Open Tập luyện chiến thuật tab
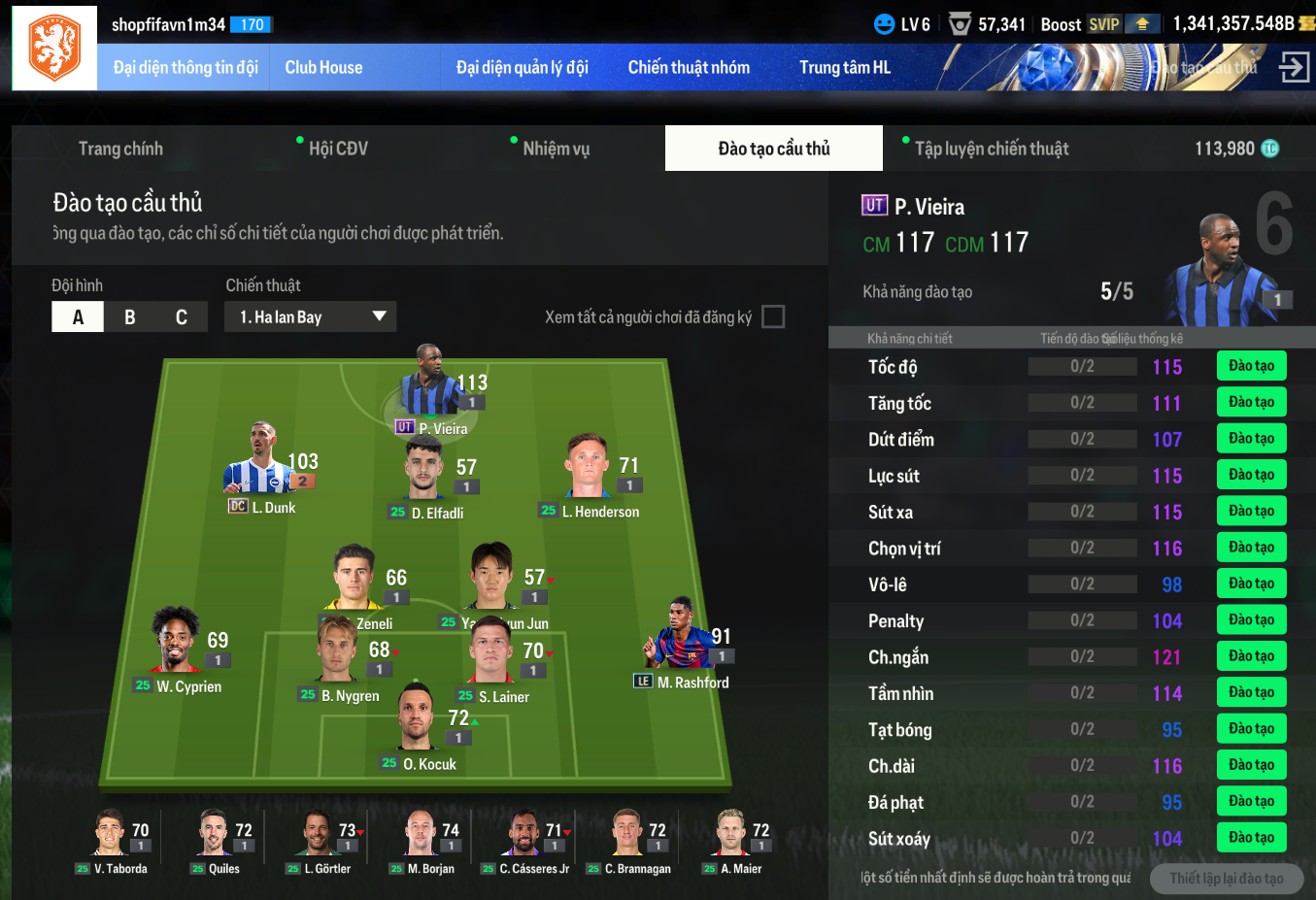1316x900 pixels. (991, 149)
